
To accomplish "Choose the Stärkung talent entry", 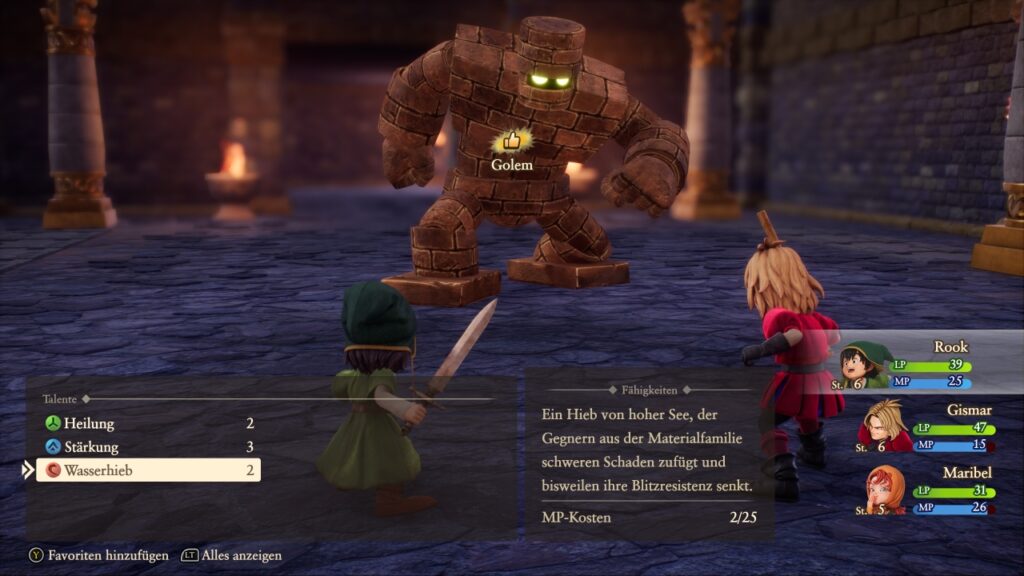I will [148, 447].
